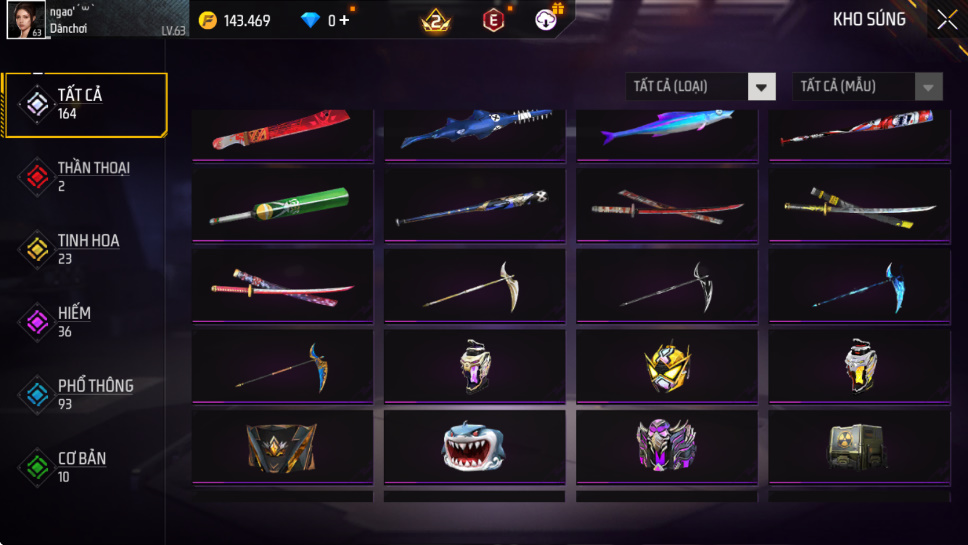Screen dimensions: 968x545
Task: Open the player profile avatar
Action: pos(25,20)
